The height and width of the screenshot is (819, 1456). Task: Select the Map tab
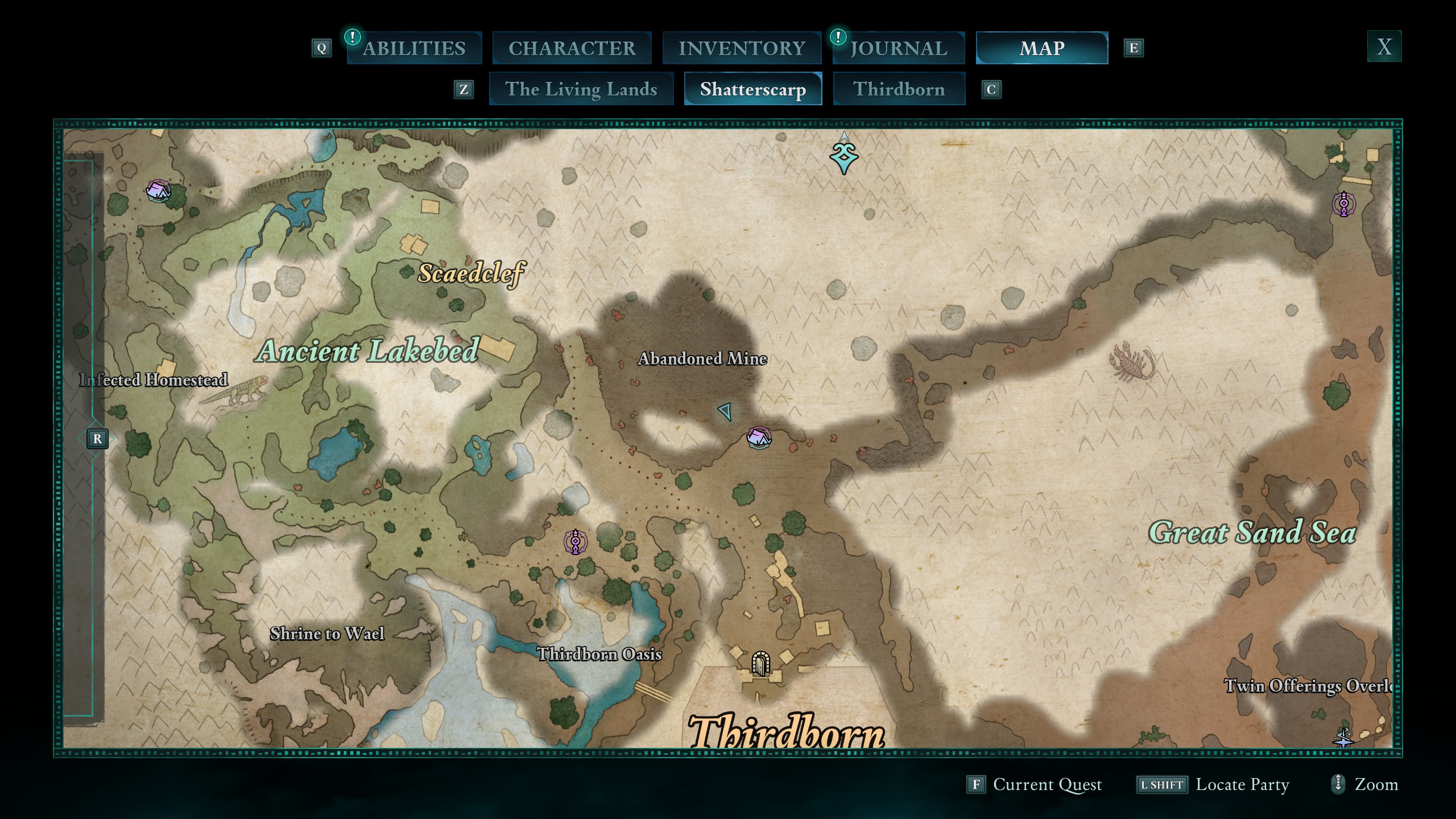pyautogui.click(x=1041, y=48)
